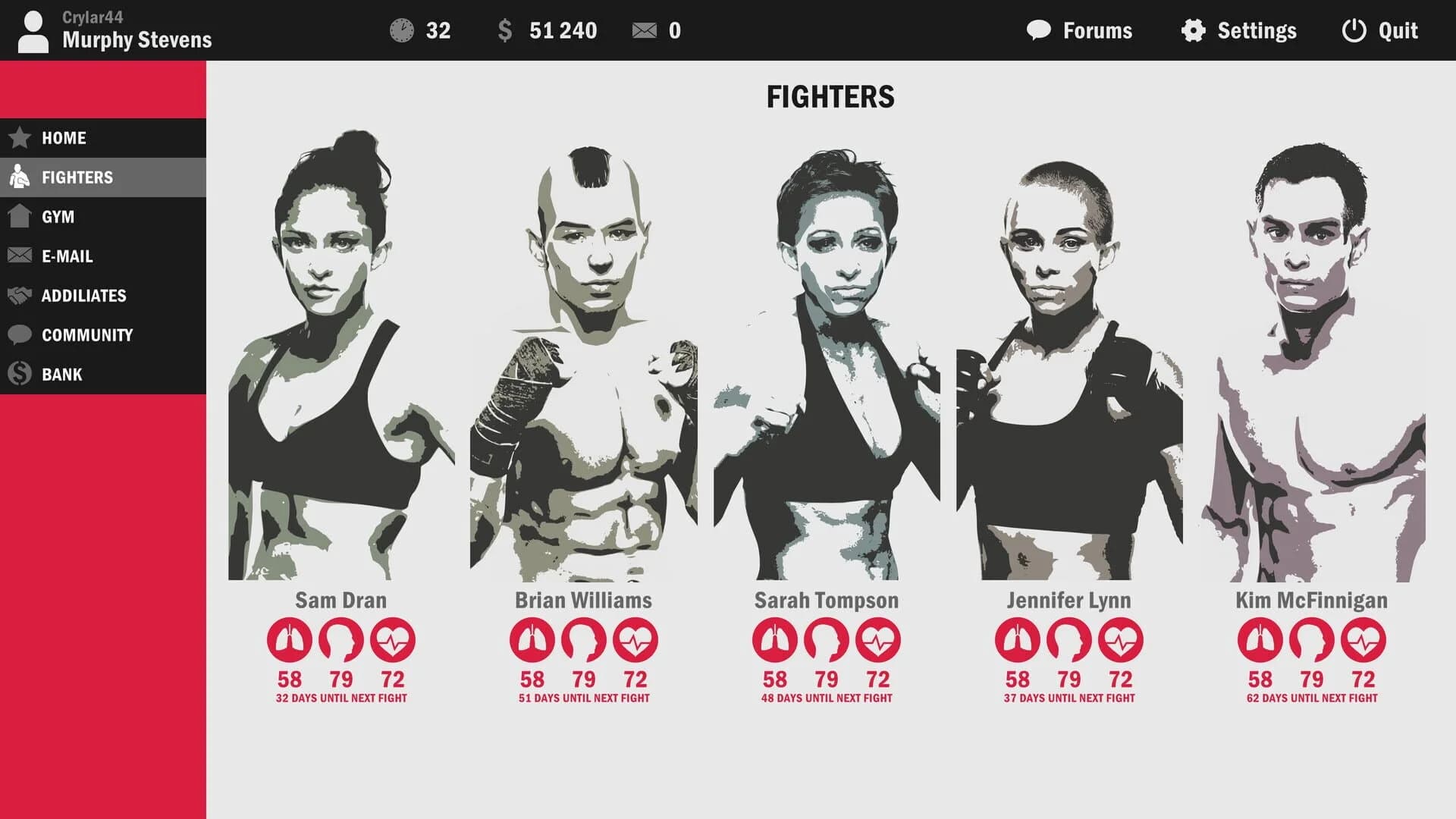Click the Fighters boxer icon in the sidebar
The width and height of the screenshot is (1456, 819).
17,177
